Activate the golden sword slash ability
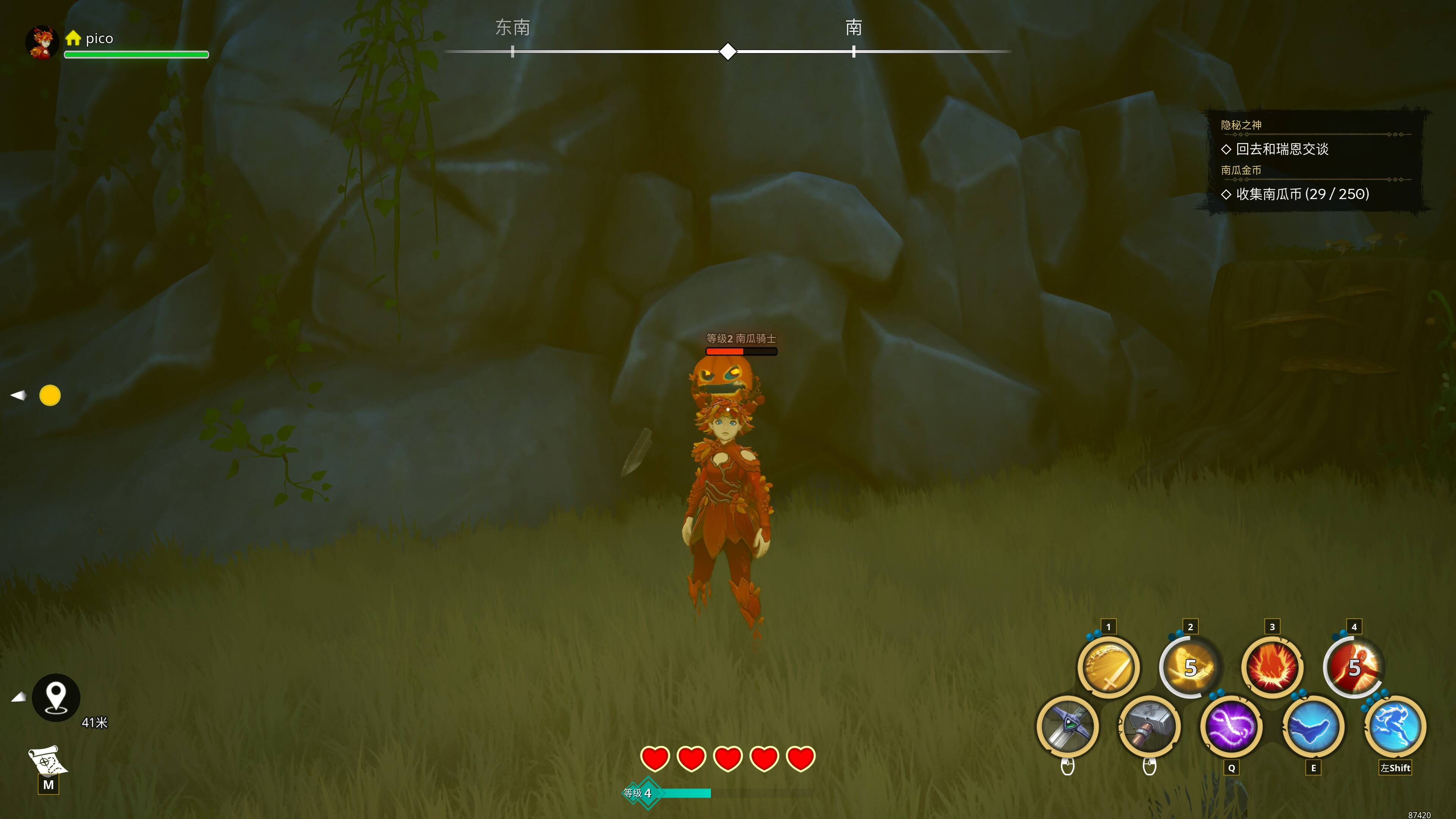 [1108, 667]
